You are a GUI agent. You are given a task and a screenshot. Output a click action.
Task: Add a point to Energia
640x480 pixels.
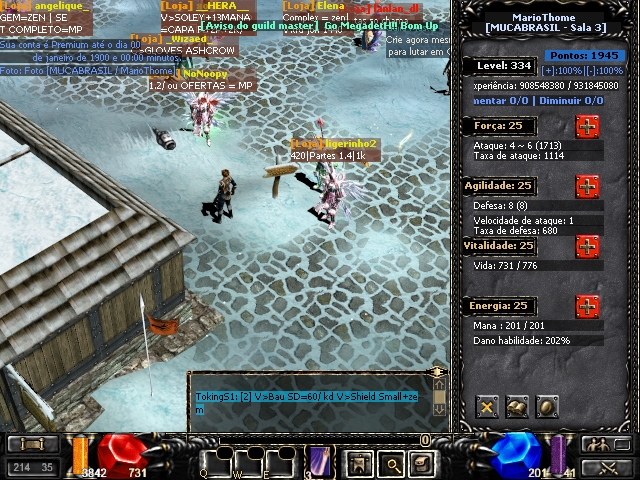587,306
